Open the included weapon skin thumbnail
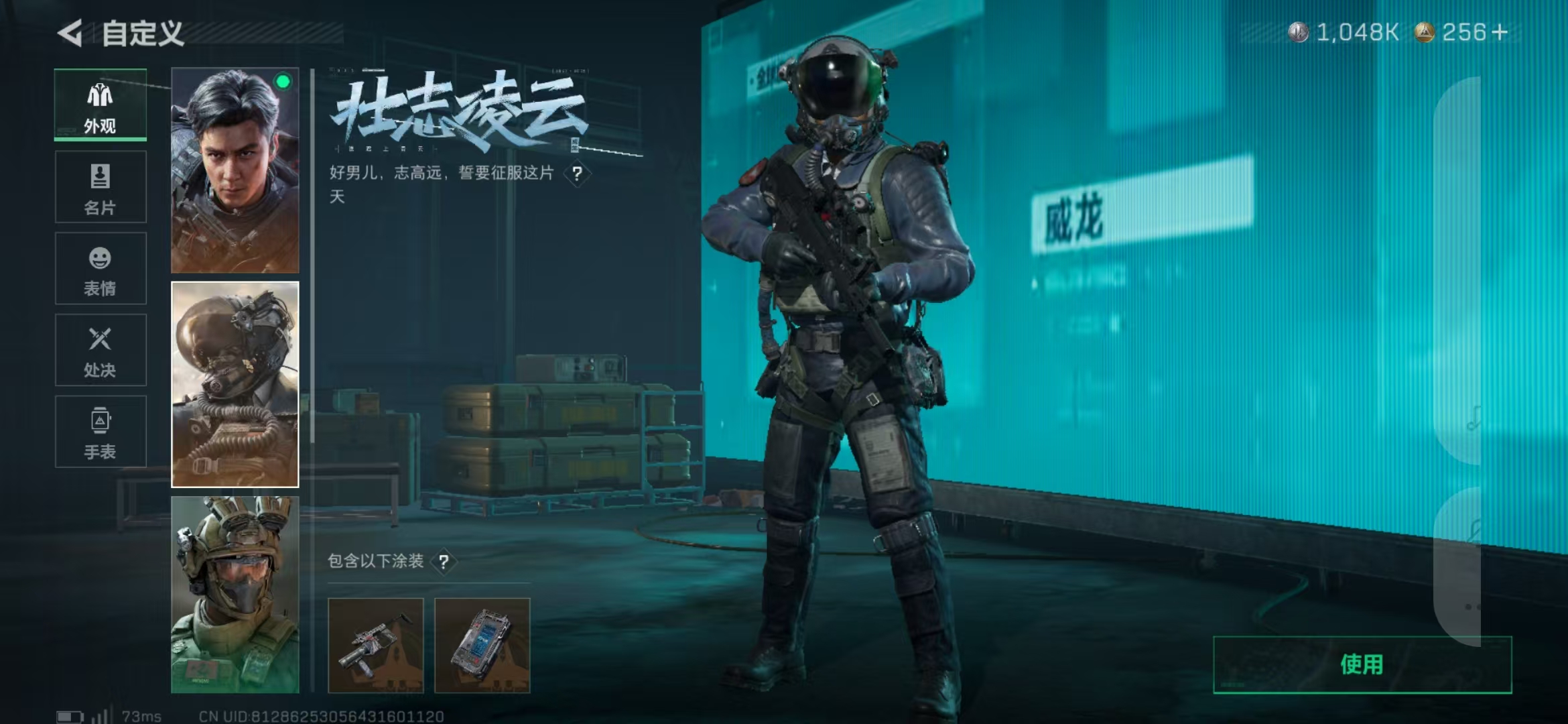Screen dimensions: 1568x724 pos(375,644)
